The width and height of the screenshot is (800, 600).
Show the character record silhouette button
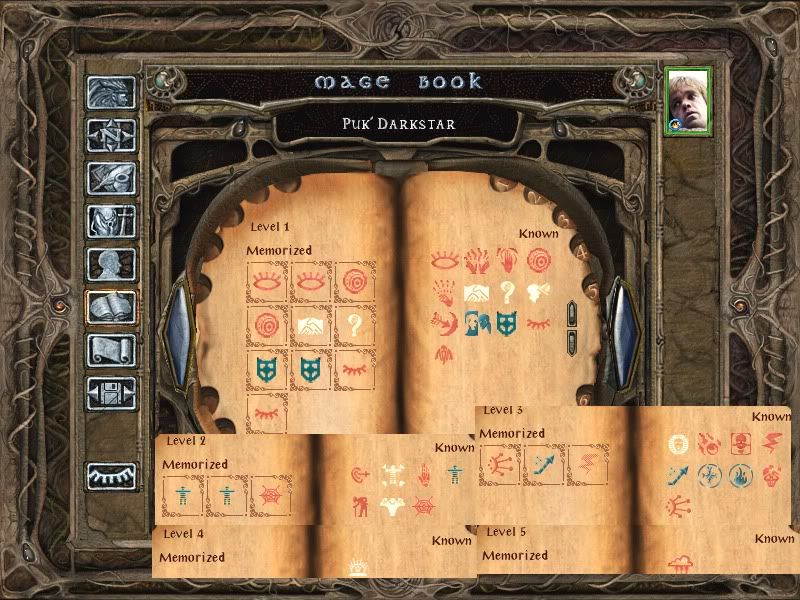click(x=111, y=263)
